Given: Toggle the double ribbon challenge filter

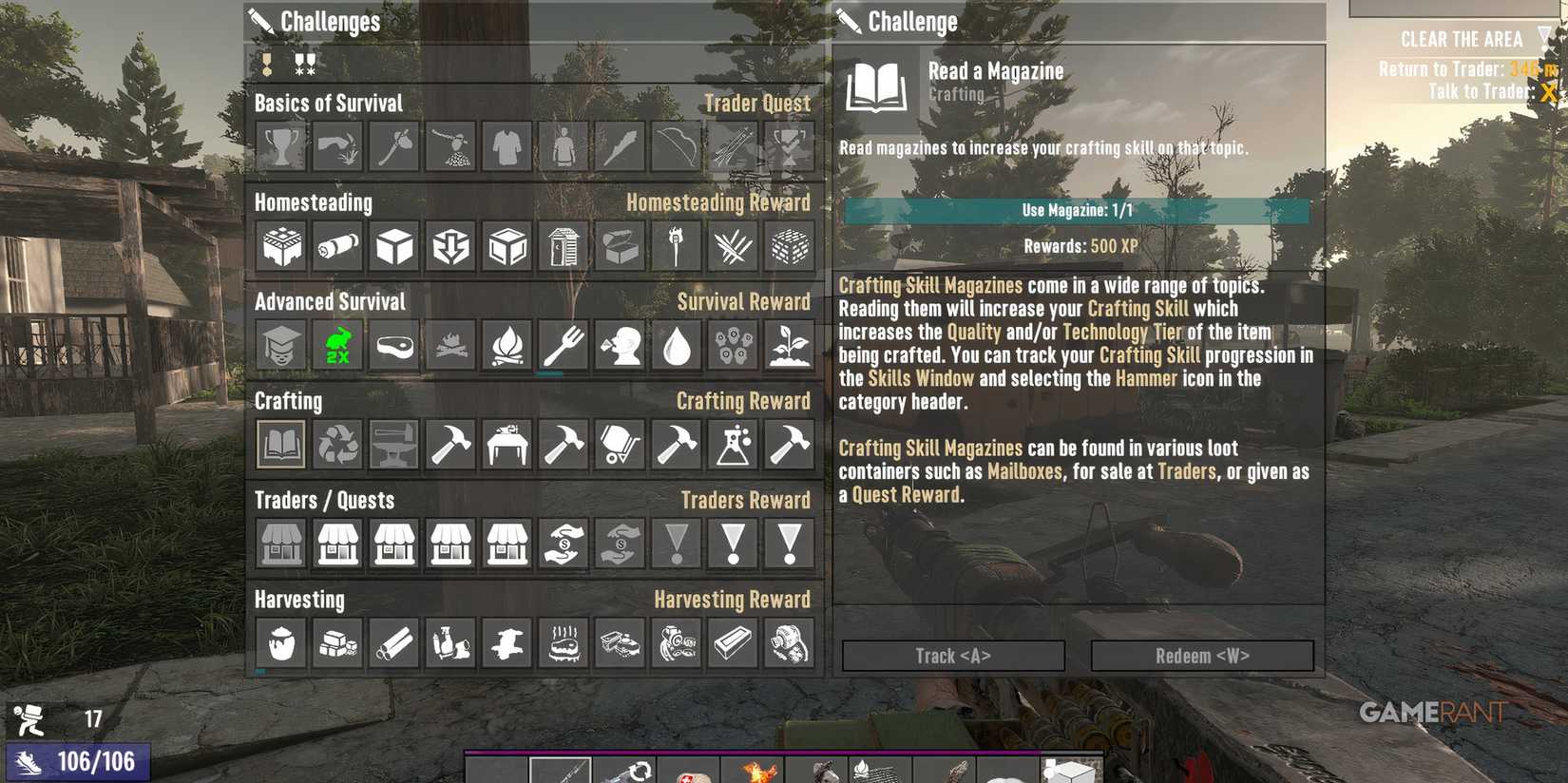Looking at the screenshot, I should pos(304,65).
